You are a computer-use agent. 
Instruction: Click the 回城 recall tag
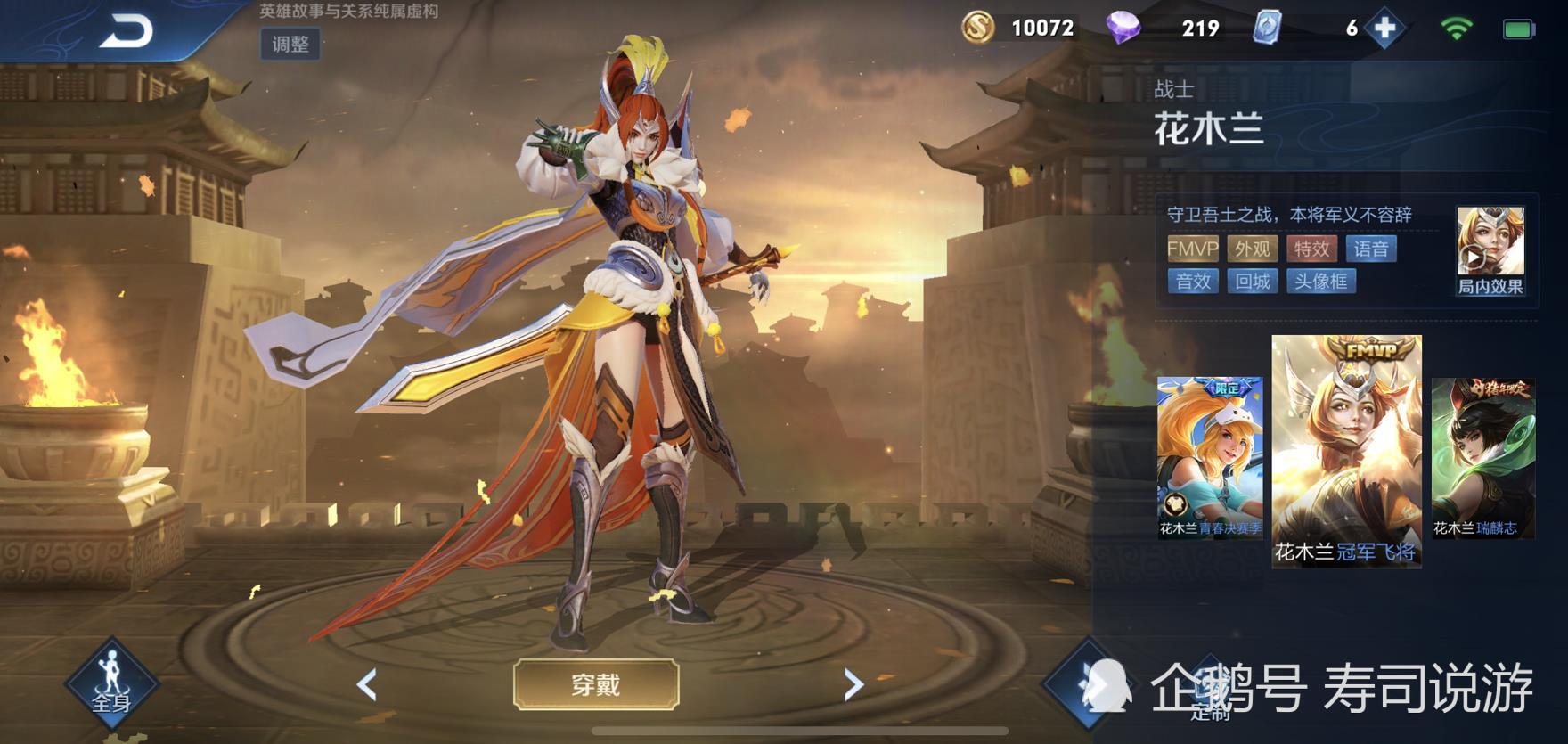pos(1252,282)
